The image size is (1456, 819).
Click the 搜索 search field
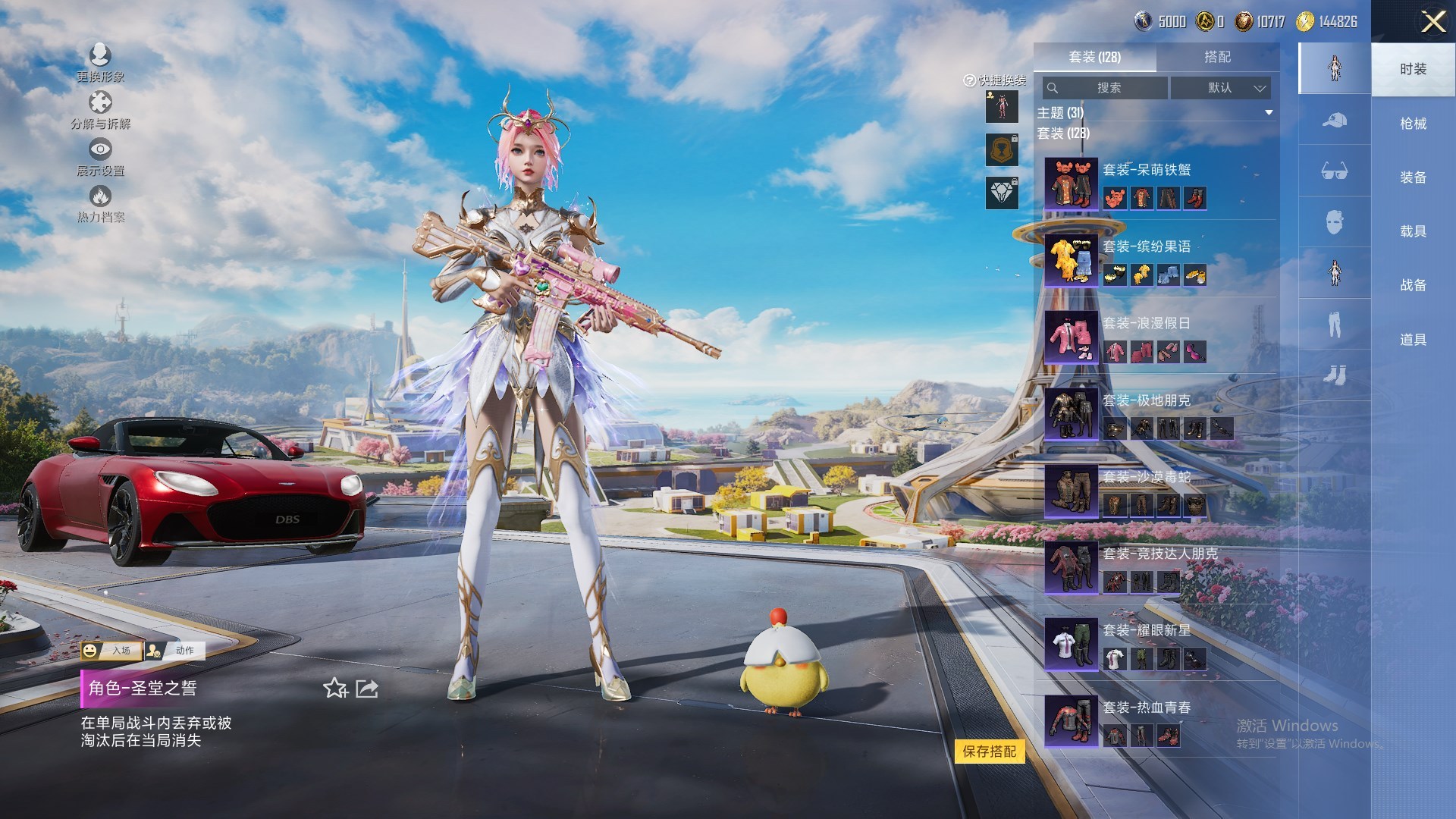point(1106,88)
